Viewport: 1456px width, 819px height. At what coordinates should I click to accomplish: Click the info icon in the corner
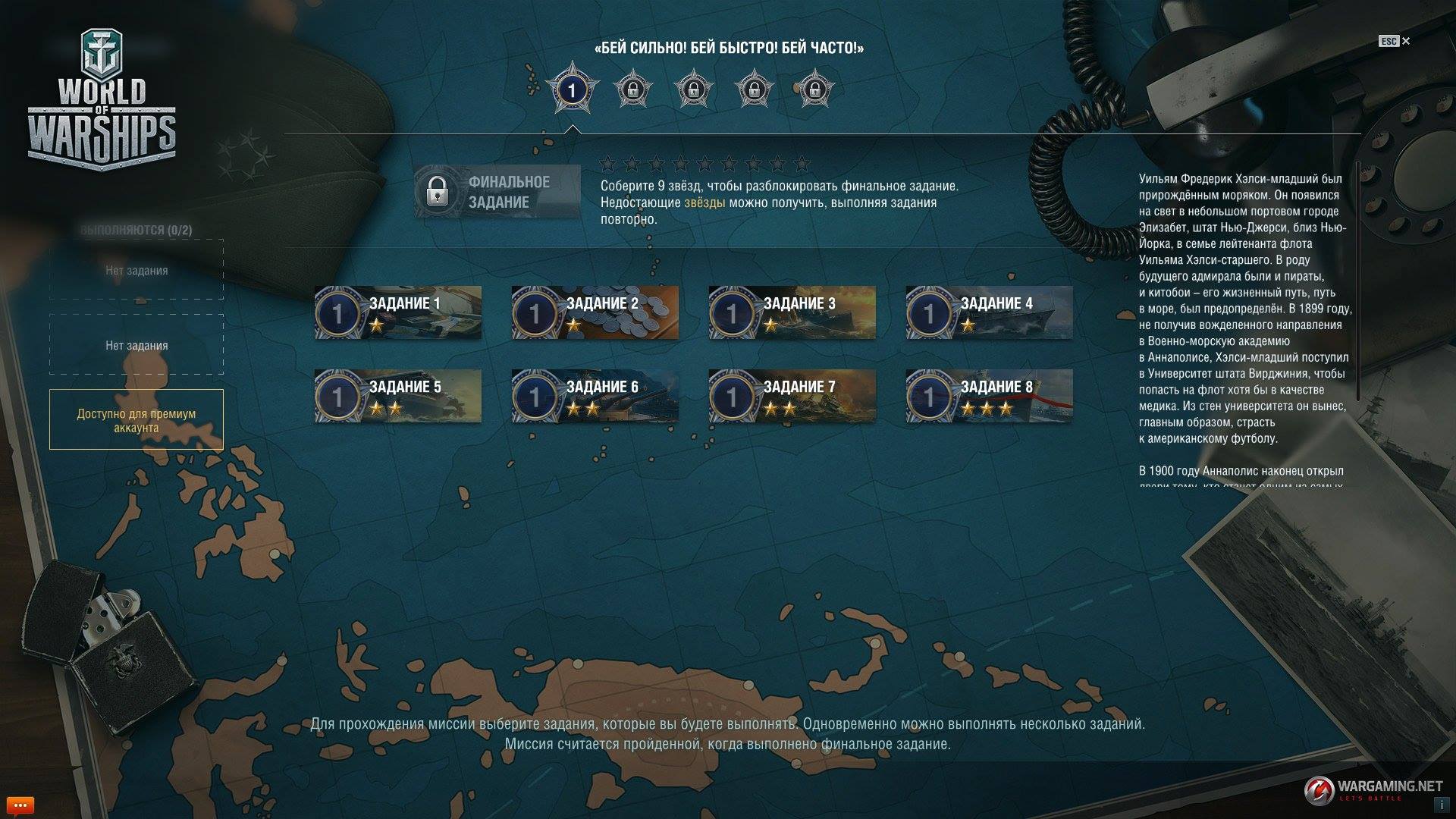click(1439, 804)
